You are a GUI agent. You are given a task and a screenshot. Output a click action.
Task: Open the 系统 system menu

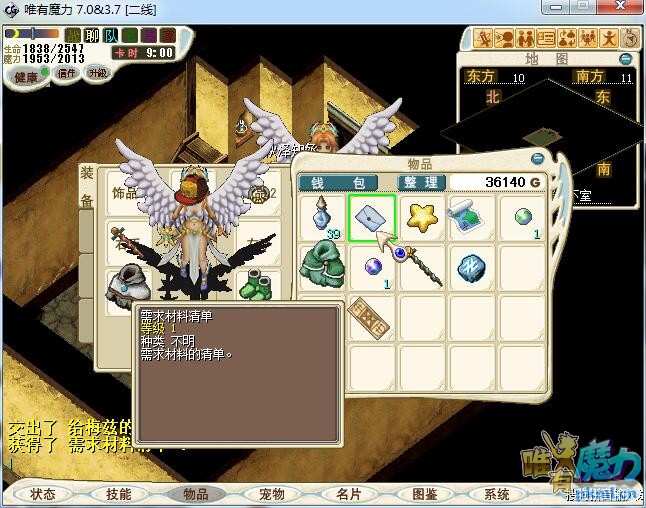click(497, 494)
